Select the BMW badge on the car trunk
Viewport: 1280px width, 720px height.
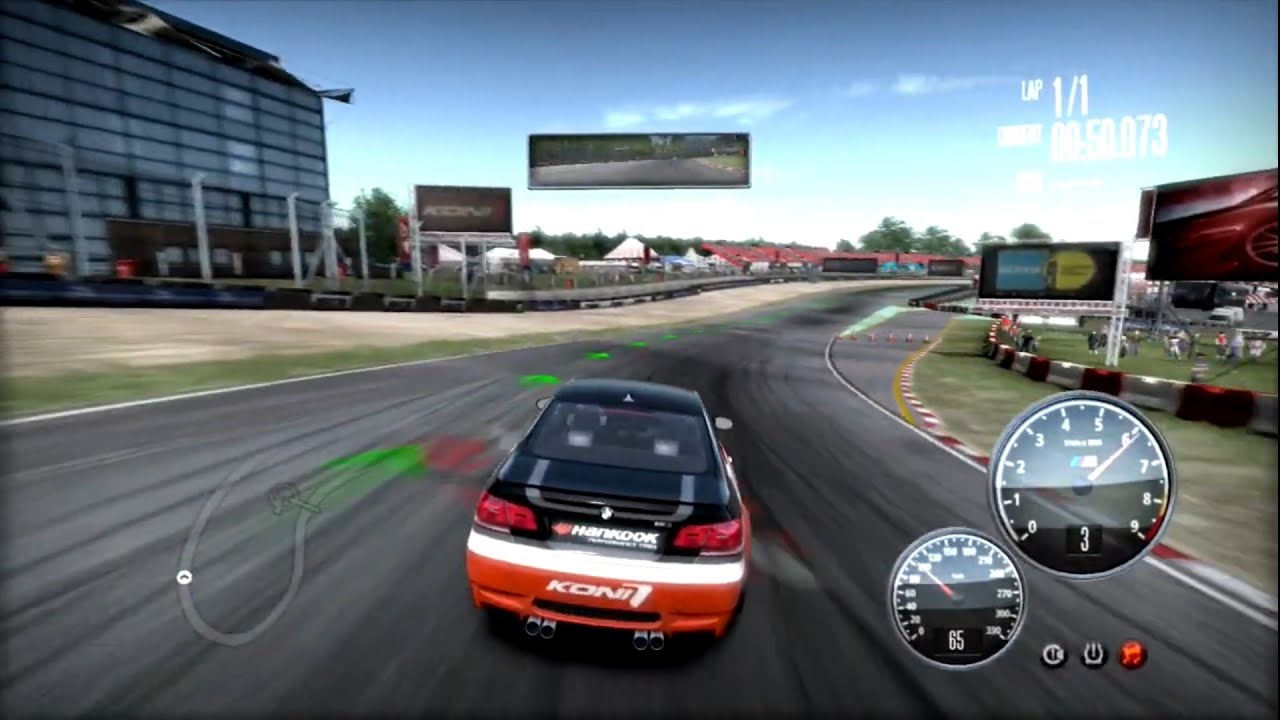607,511
